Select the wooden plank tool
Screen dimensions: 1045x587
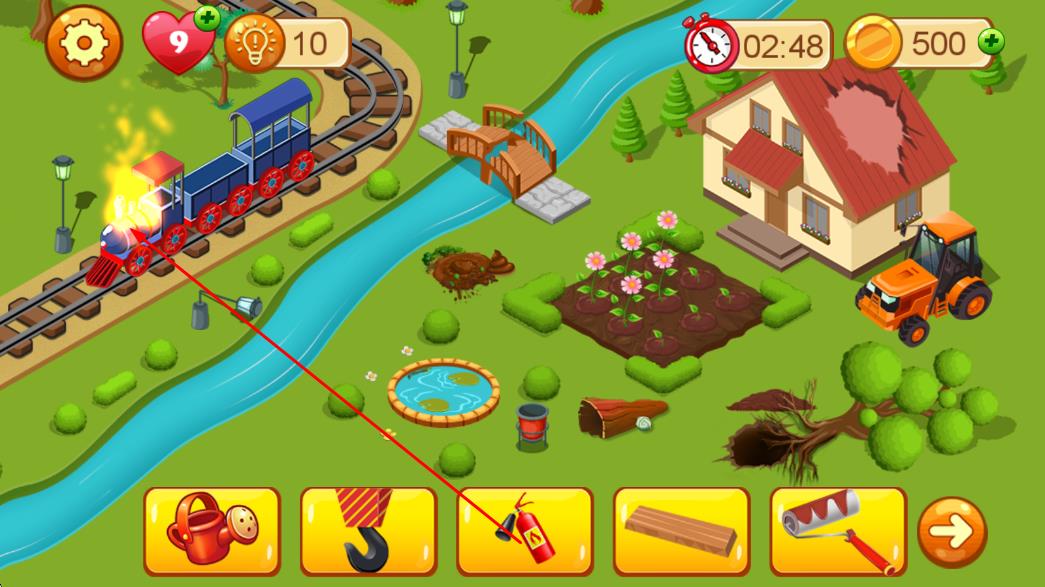(x=681, y=531)
